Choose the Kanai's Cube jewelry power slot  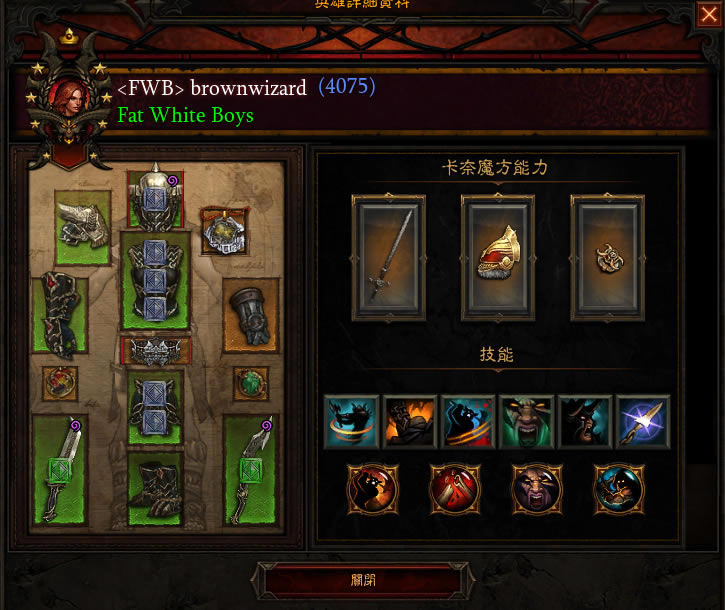click(607, 257)
